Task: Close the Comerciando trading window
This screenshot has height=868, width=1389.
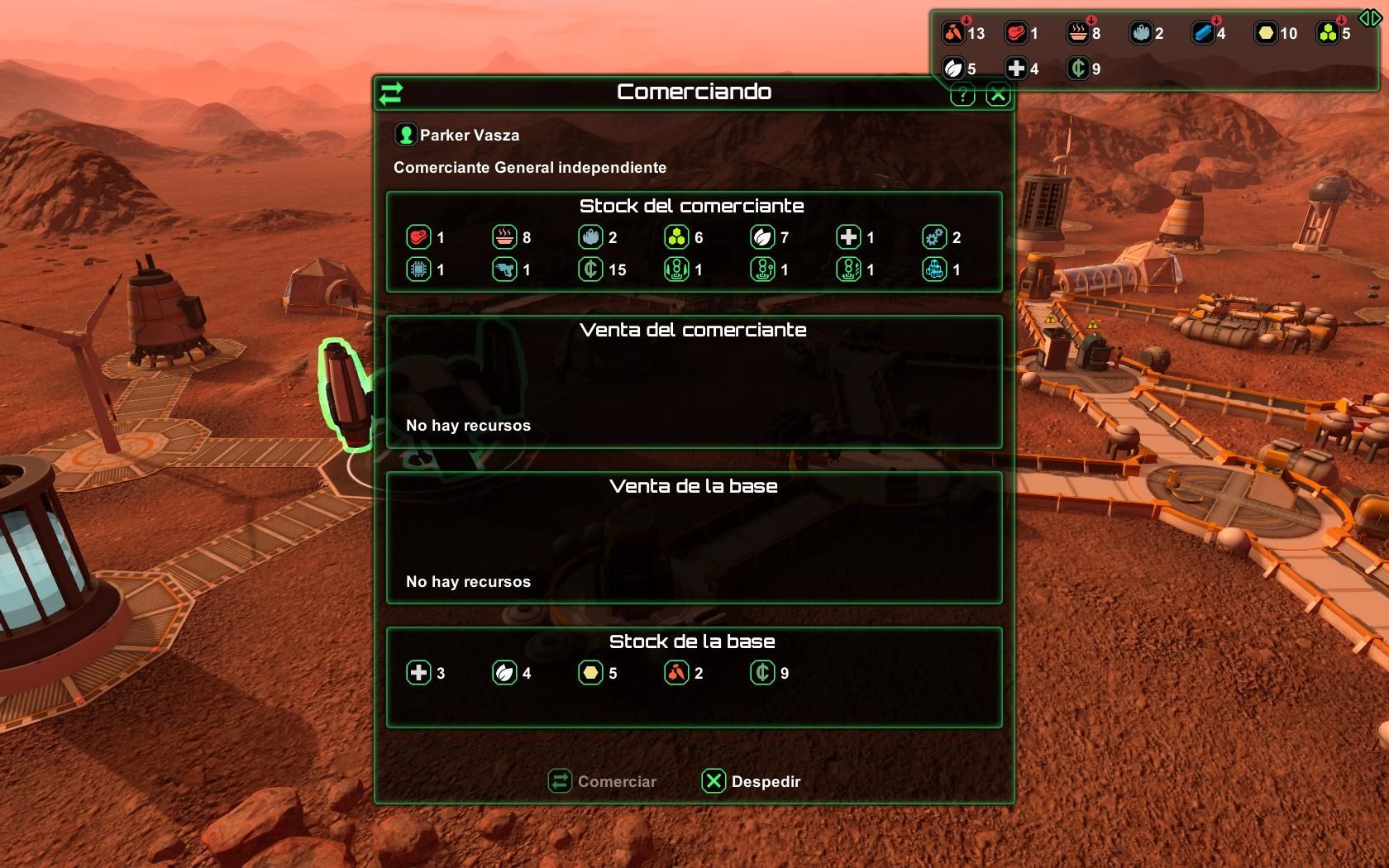Action: pos(998,95)
